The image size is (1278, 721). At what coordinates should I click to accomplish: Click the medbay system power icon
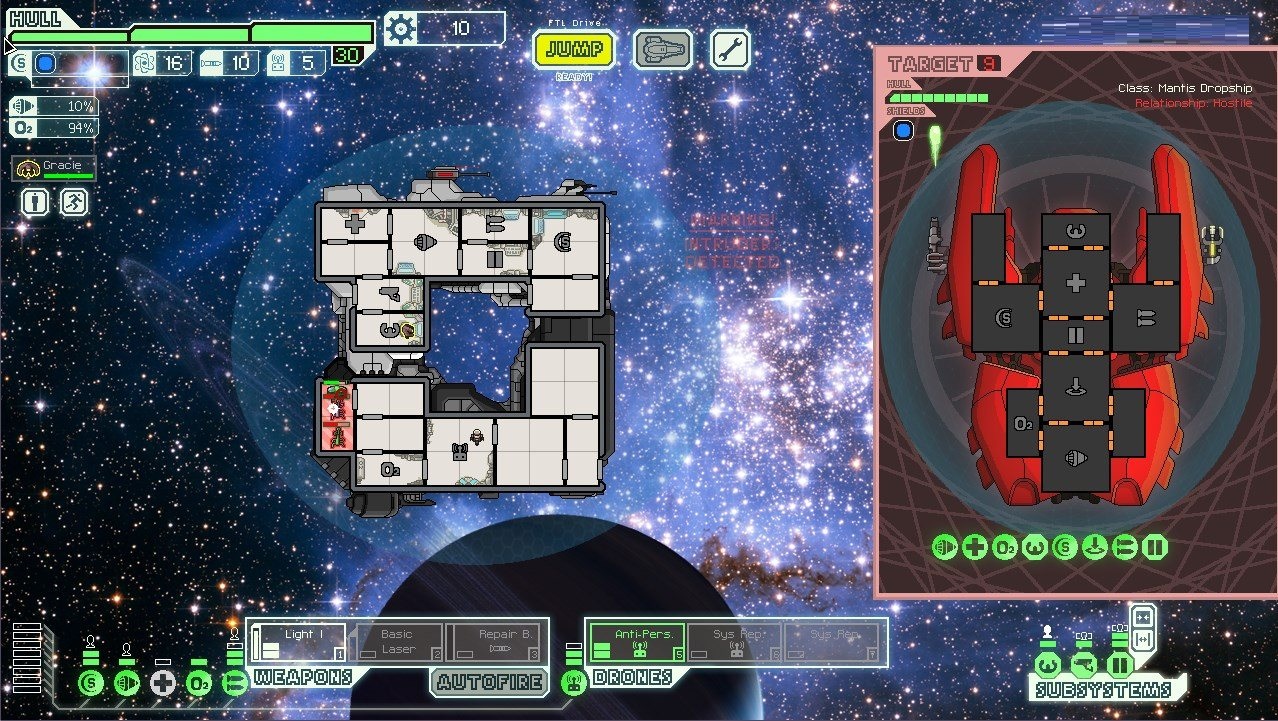coord(163,684)
